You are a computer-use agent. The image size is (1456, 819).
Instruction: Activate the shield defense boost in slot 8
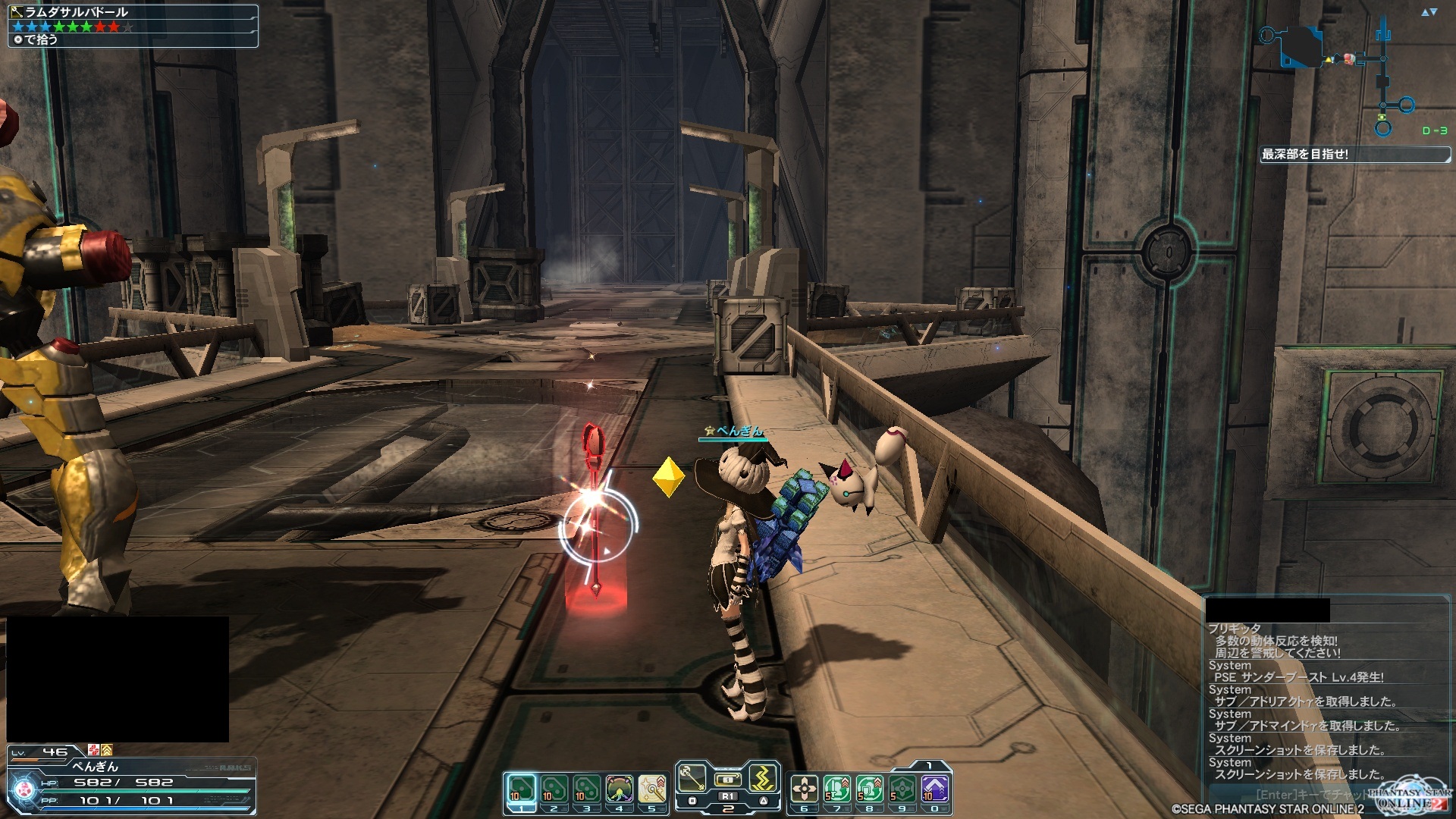pos(869,789)
